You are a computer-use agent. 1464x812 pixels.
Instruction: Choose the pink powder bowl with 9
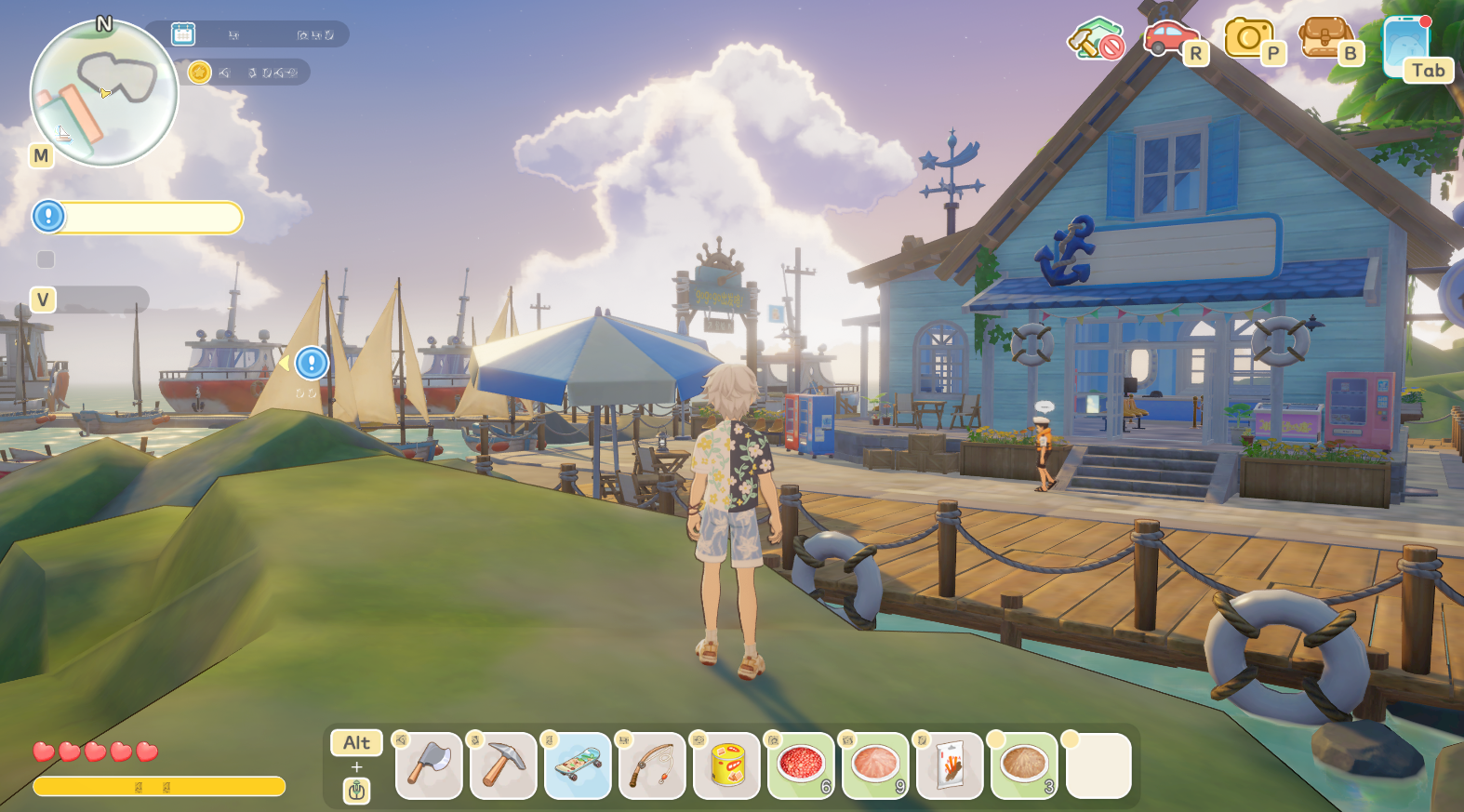point(875,765)
